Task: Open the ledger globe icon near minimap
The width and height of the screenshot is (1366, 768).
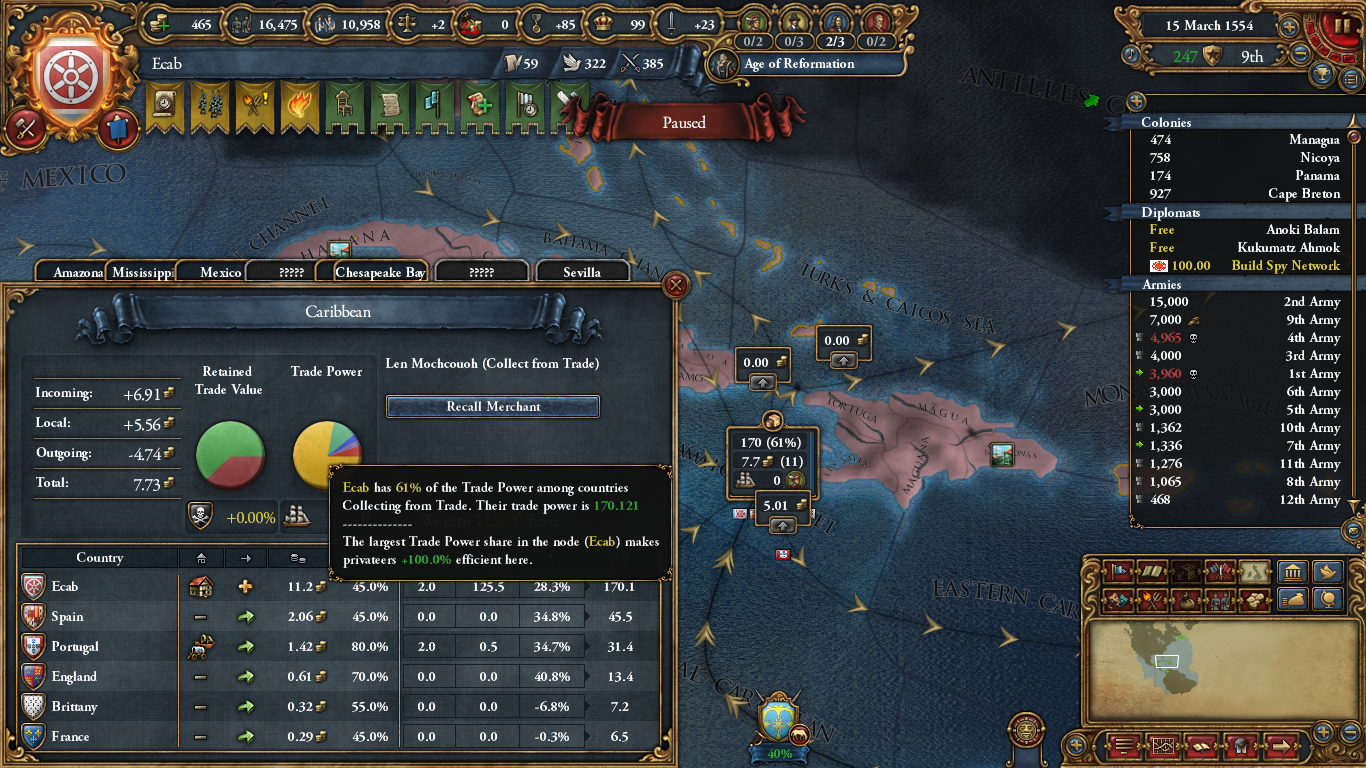Action: (x=1329, y=599)
